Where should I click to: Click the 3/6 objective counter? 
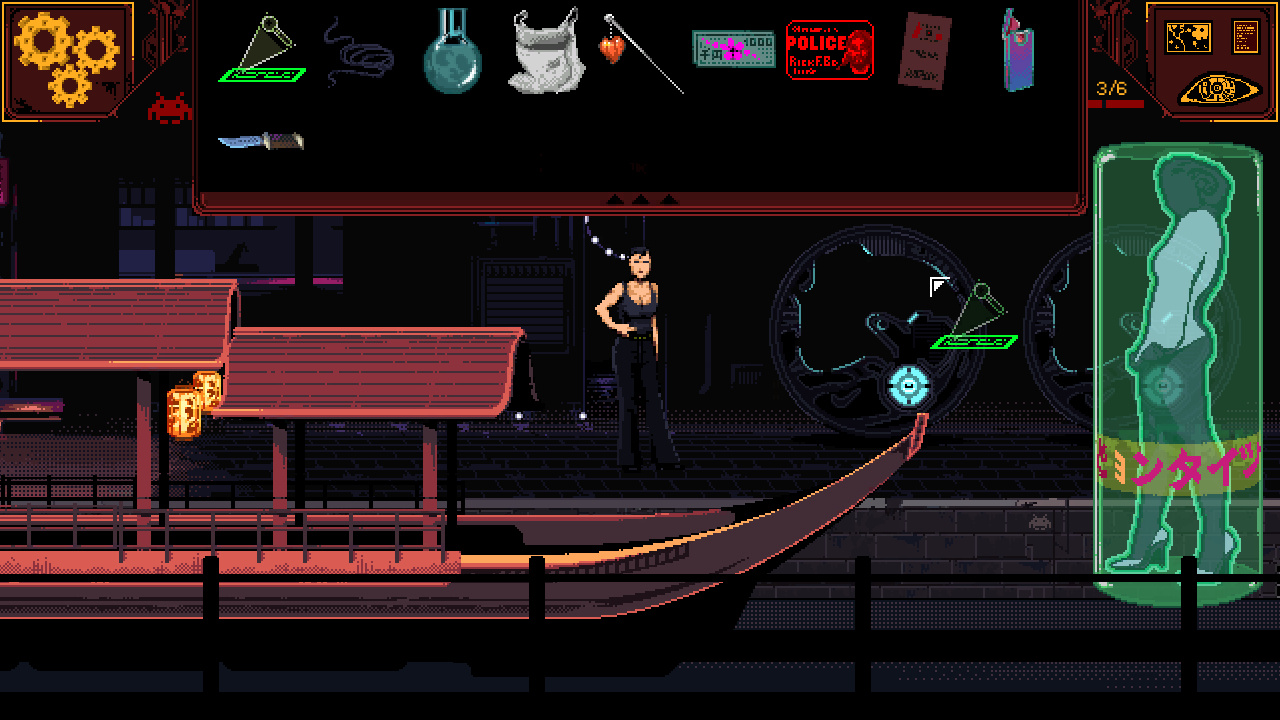click(x=1110, y=87)
